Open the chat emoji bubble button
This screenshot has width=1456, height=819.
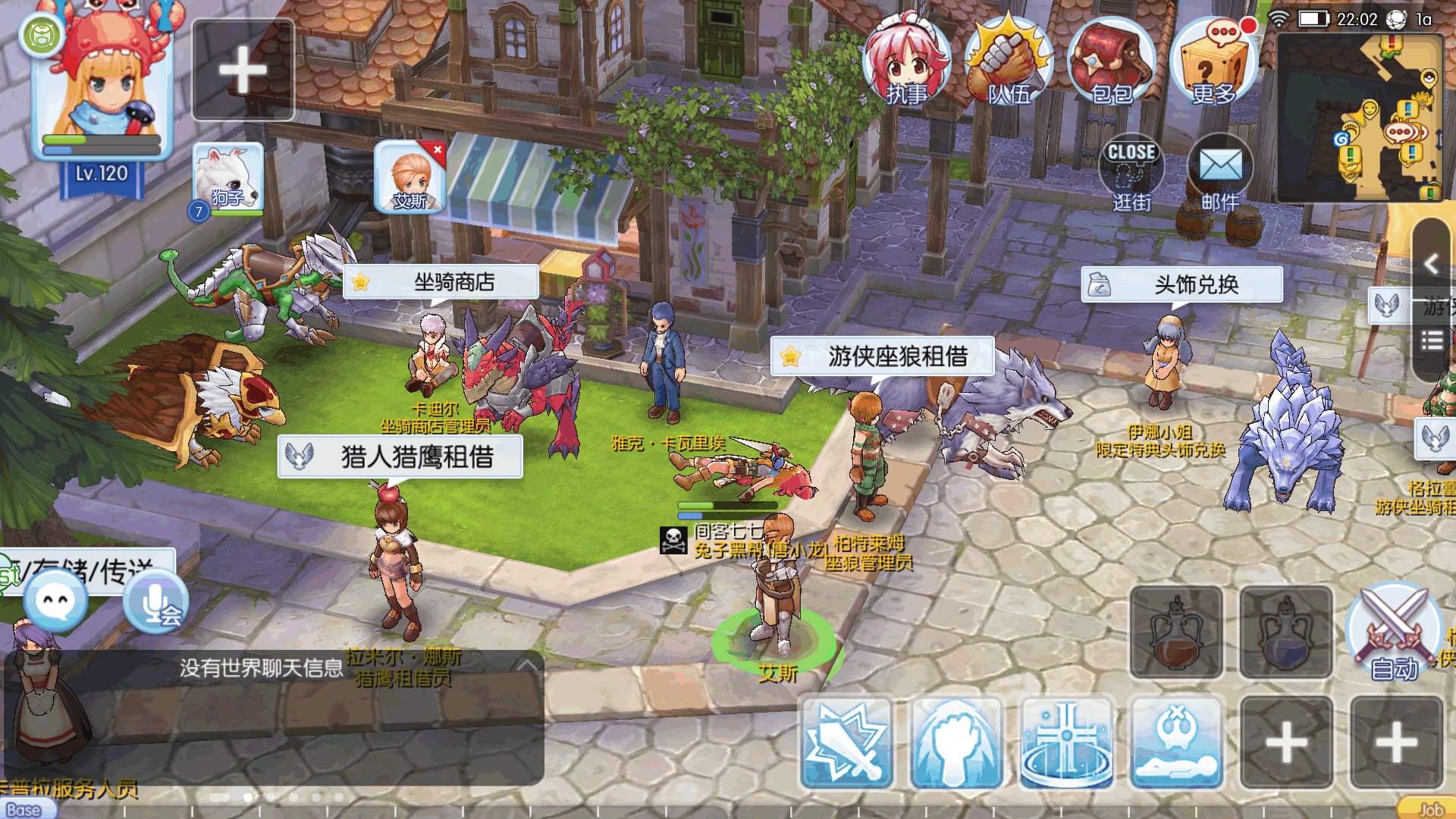pos(55,601)
